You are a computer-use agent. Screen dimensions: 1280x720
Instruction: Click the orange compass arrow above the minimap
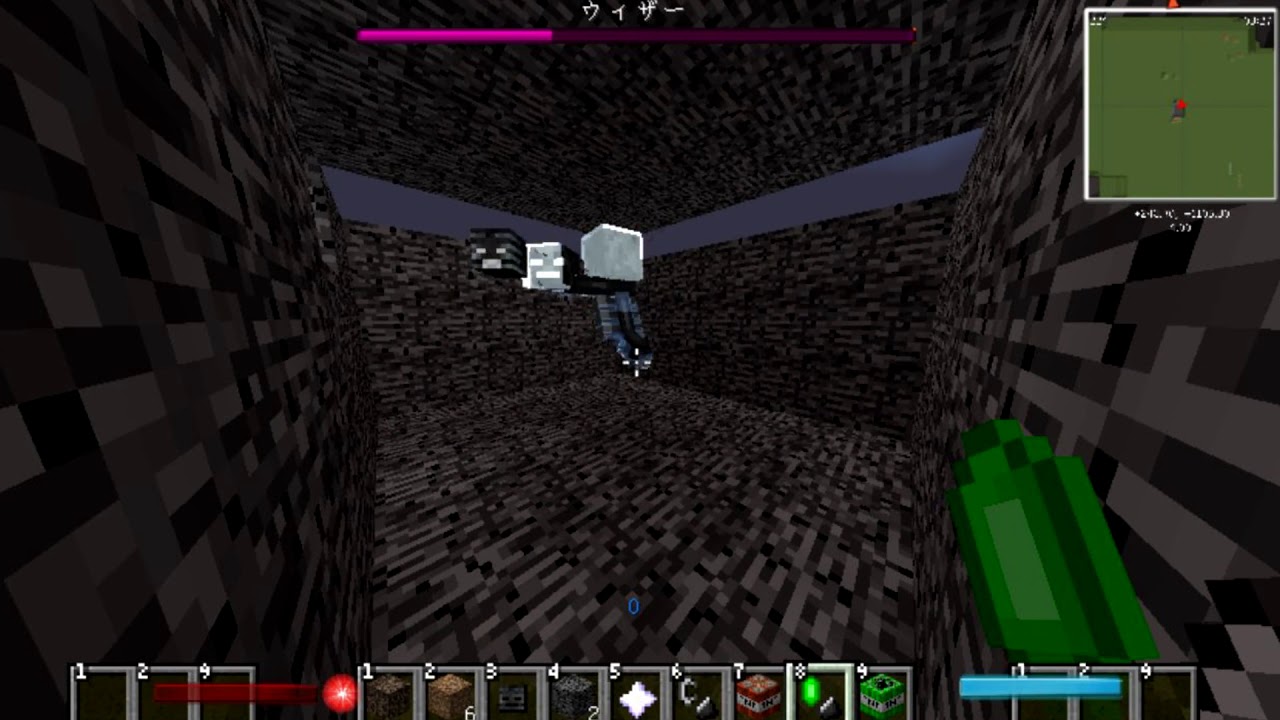point(1172,5)
